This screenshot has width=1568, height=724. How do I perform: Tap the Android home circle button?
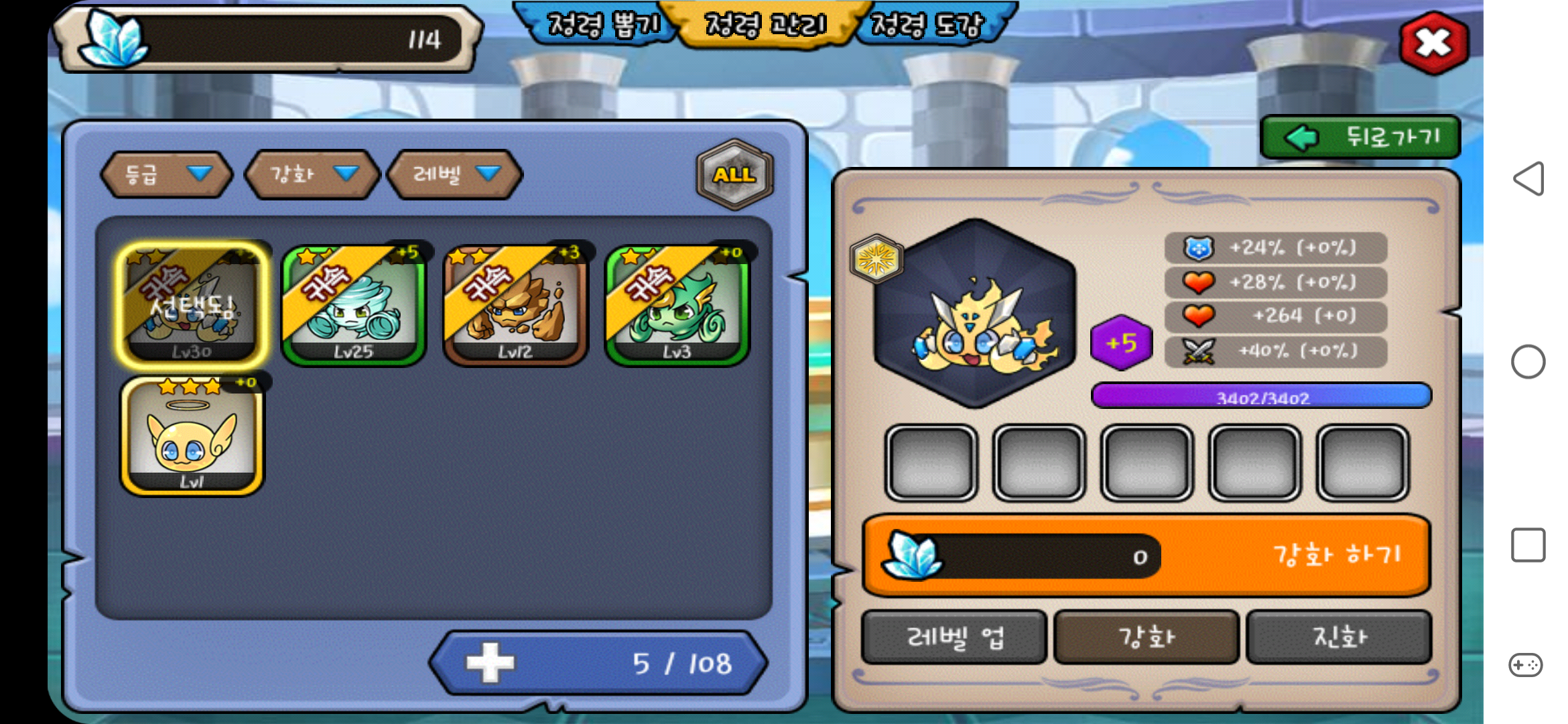[1528, 362]
